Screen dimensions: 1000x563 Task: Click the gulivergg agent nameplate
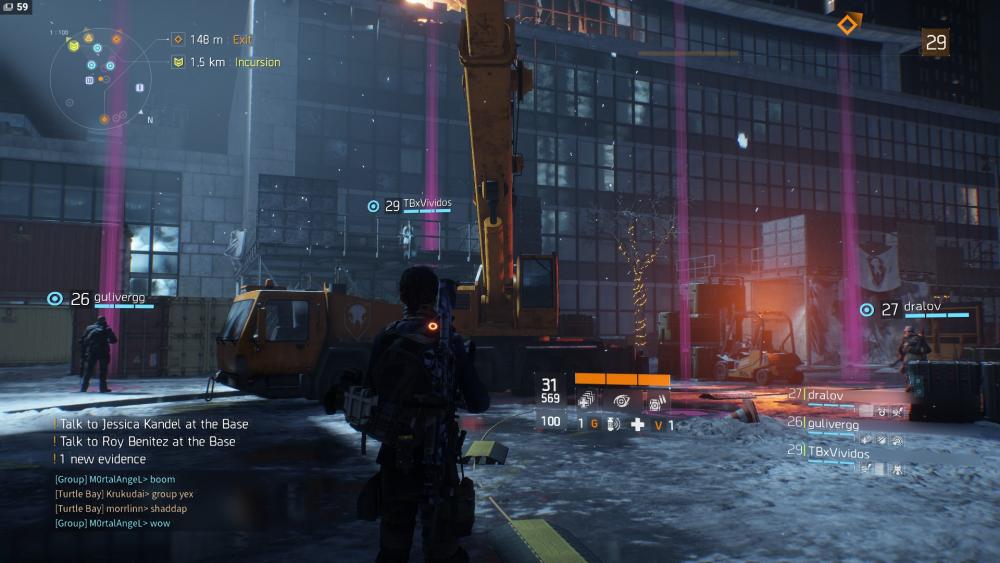coord(105,298)
